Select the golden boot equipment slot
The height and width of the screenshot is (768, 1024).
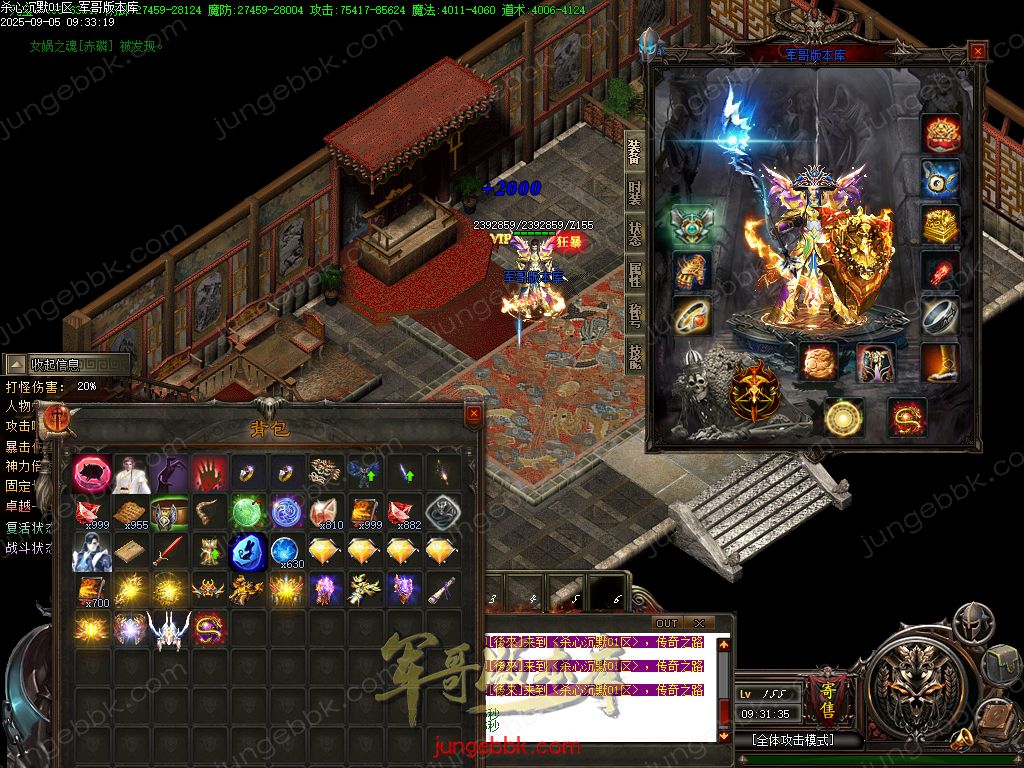(940, 362)
